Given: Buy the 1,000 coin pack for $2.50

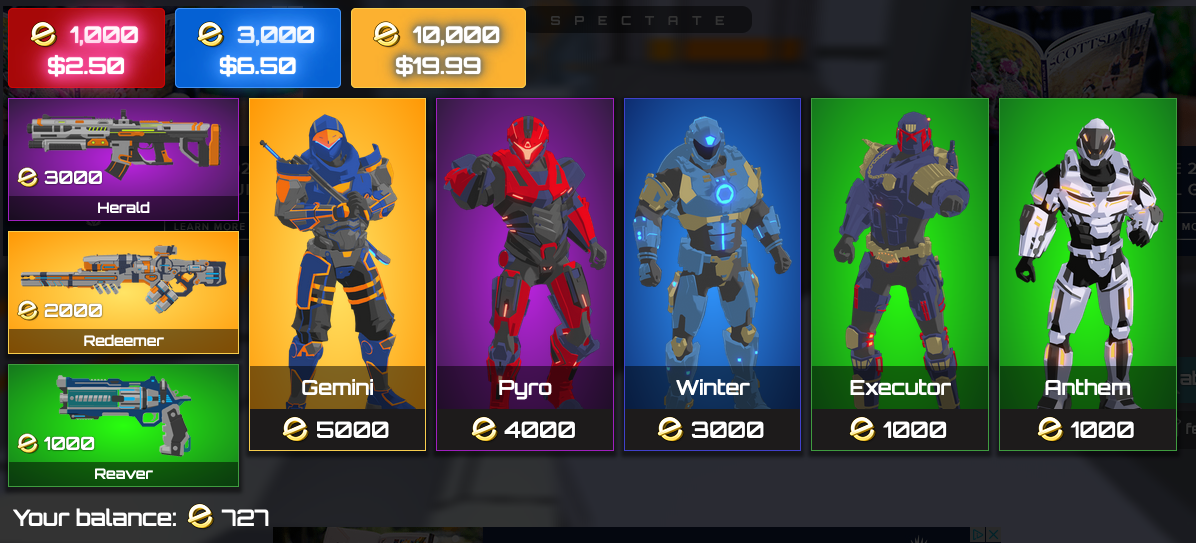Looking at the screenshot, I should click(x=86, y=49).
